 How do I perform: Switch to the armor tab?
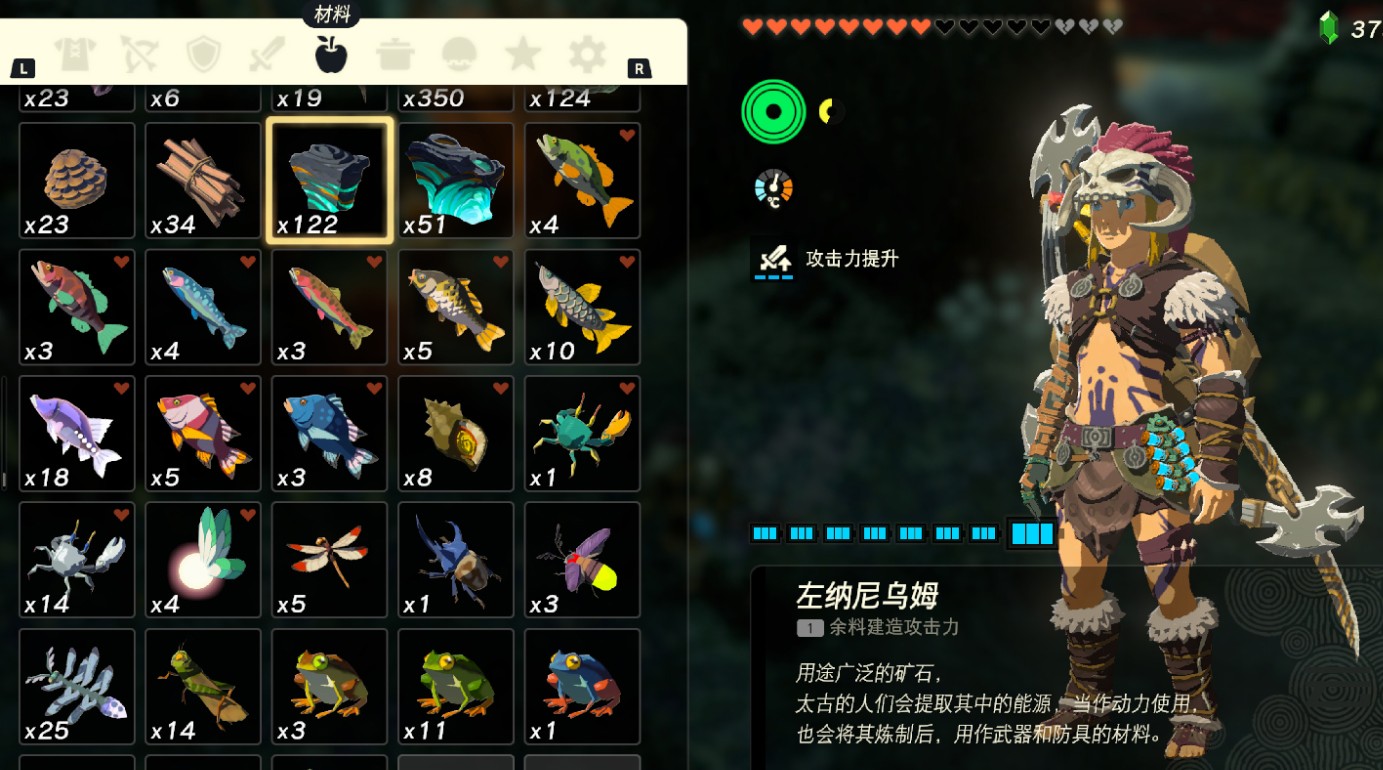(x=74, y=54)
